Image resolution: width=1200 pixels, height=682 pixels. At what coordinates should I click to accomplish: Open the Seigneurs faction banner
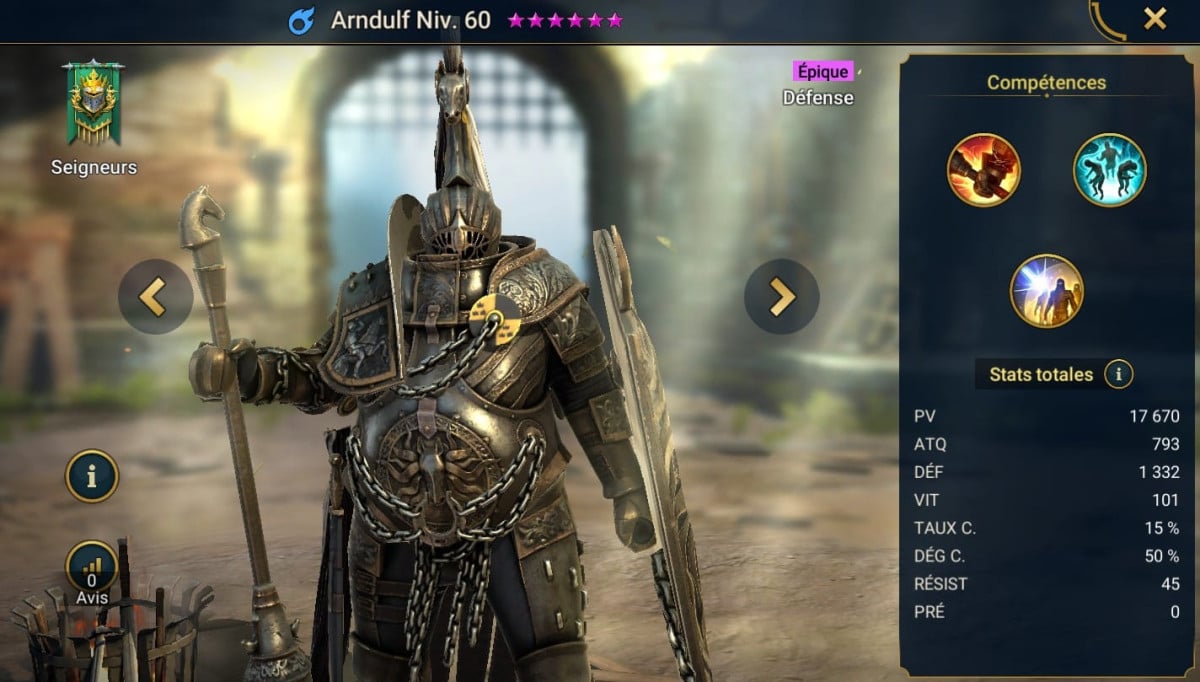[93, 105]
